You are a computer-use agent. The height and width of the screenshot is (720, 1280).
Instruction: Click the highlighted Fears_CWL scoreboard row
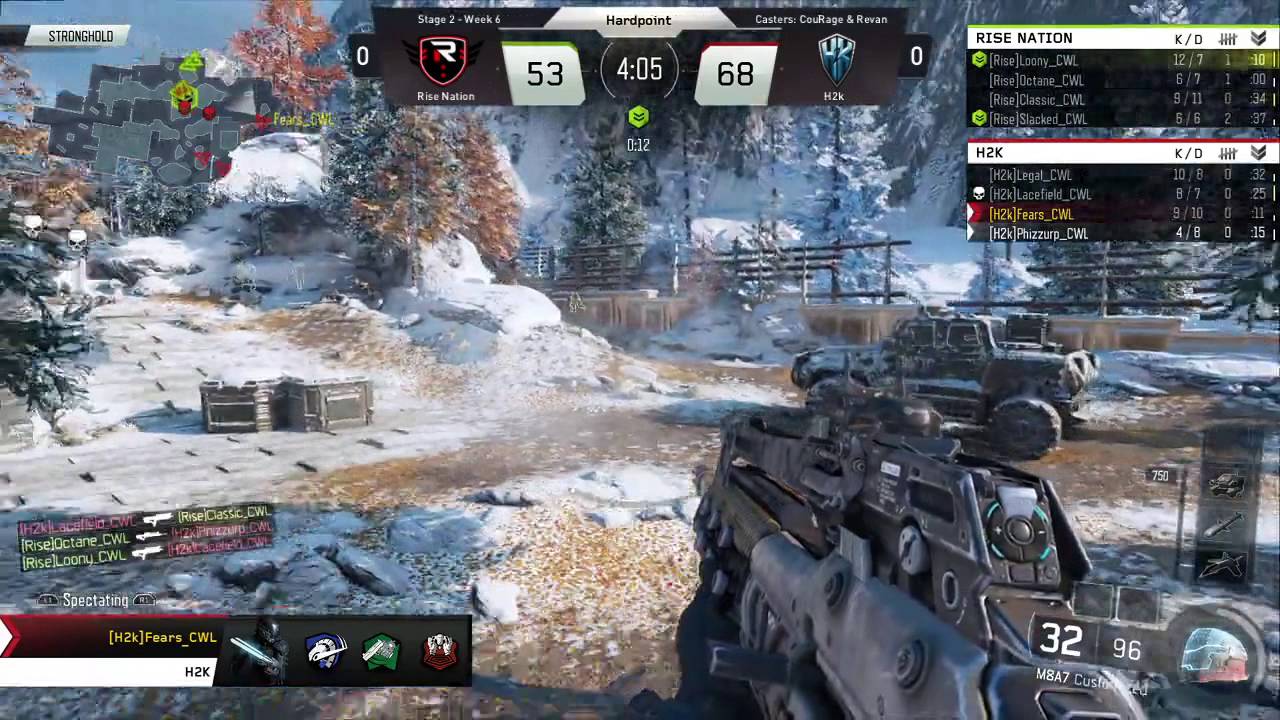[x=1031, y=214]
